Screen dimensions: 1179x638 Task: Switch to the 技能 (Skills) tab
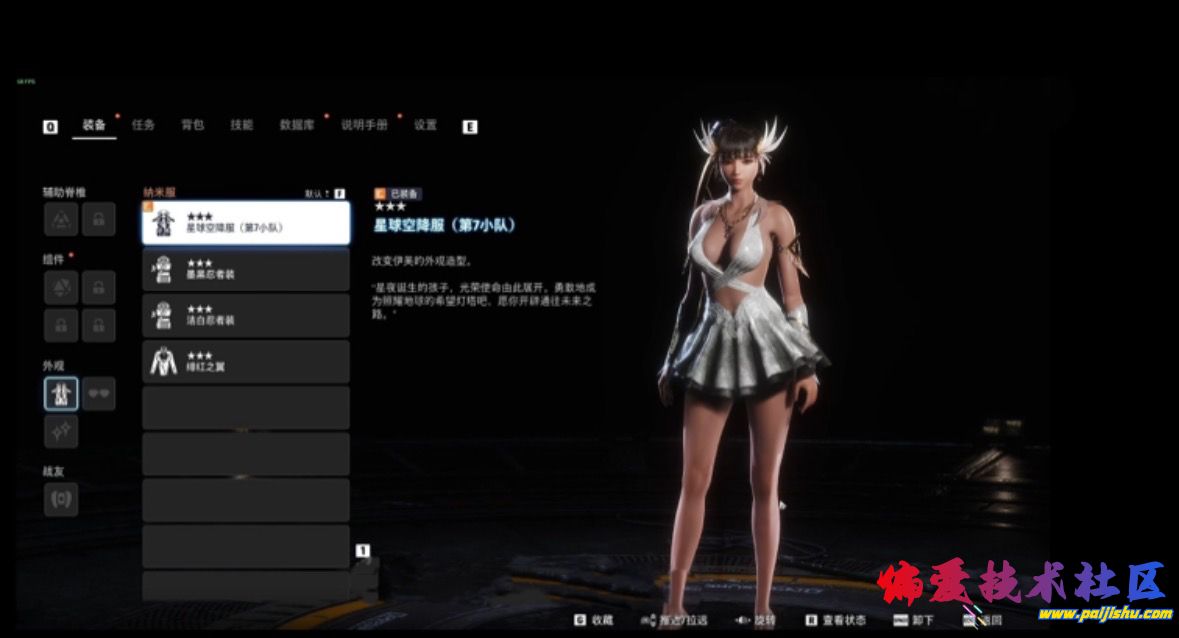241,126
